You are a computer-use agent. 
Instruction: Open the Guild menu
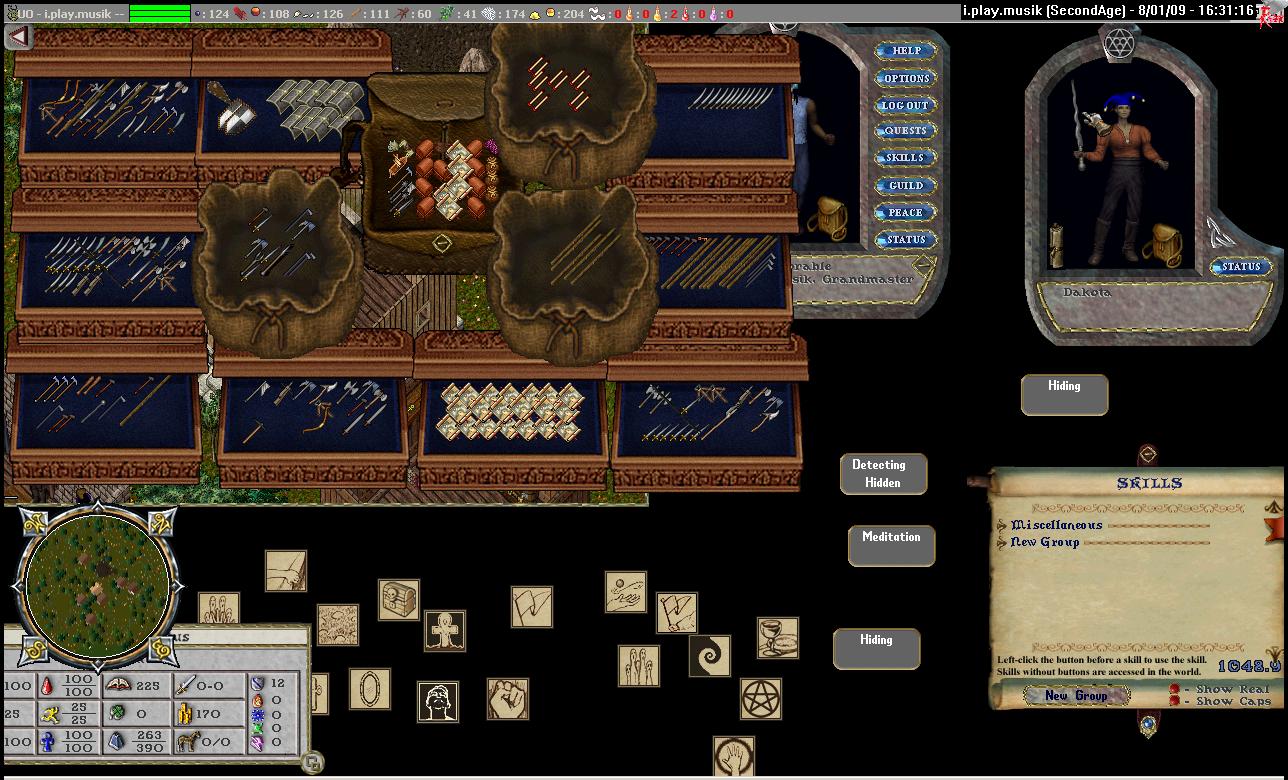[x=905, y=185]
